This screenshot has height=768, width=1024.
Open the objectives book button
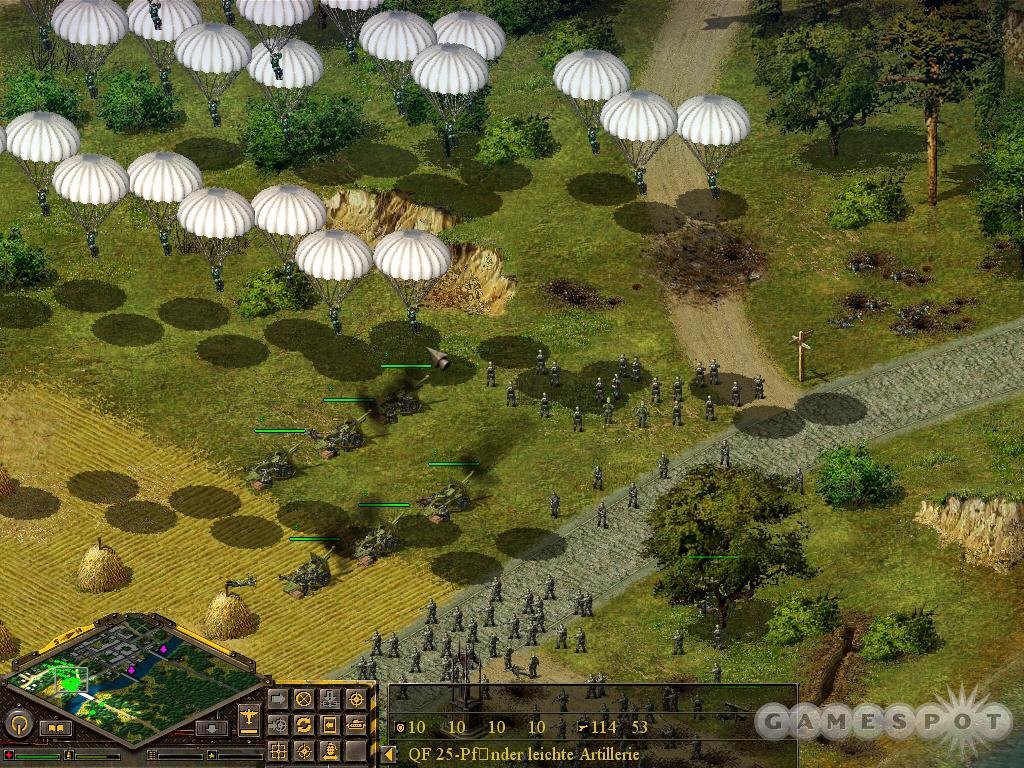click(56, 728)
